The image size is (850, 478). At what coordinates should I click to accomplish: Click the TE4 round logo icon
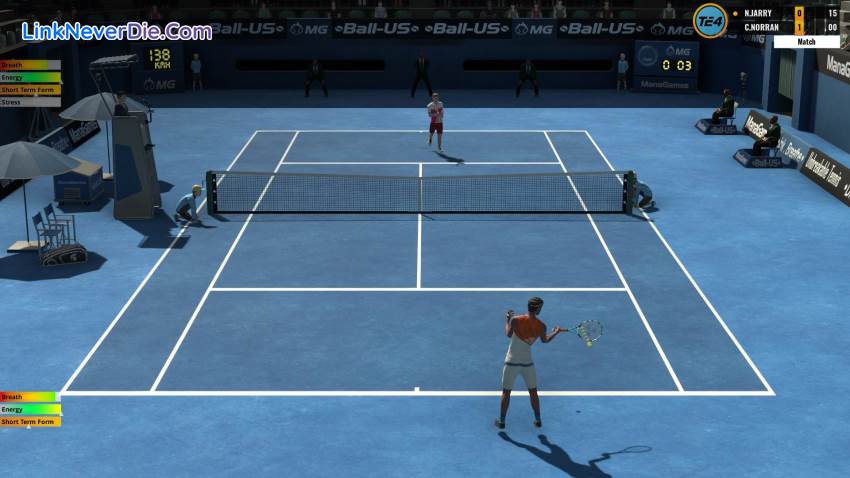point(710,20)
